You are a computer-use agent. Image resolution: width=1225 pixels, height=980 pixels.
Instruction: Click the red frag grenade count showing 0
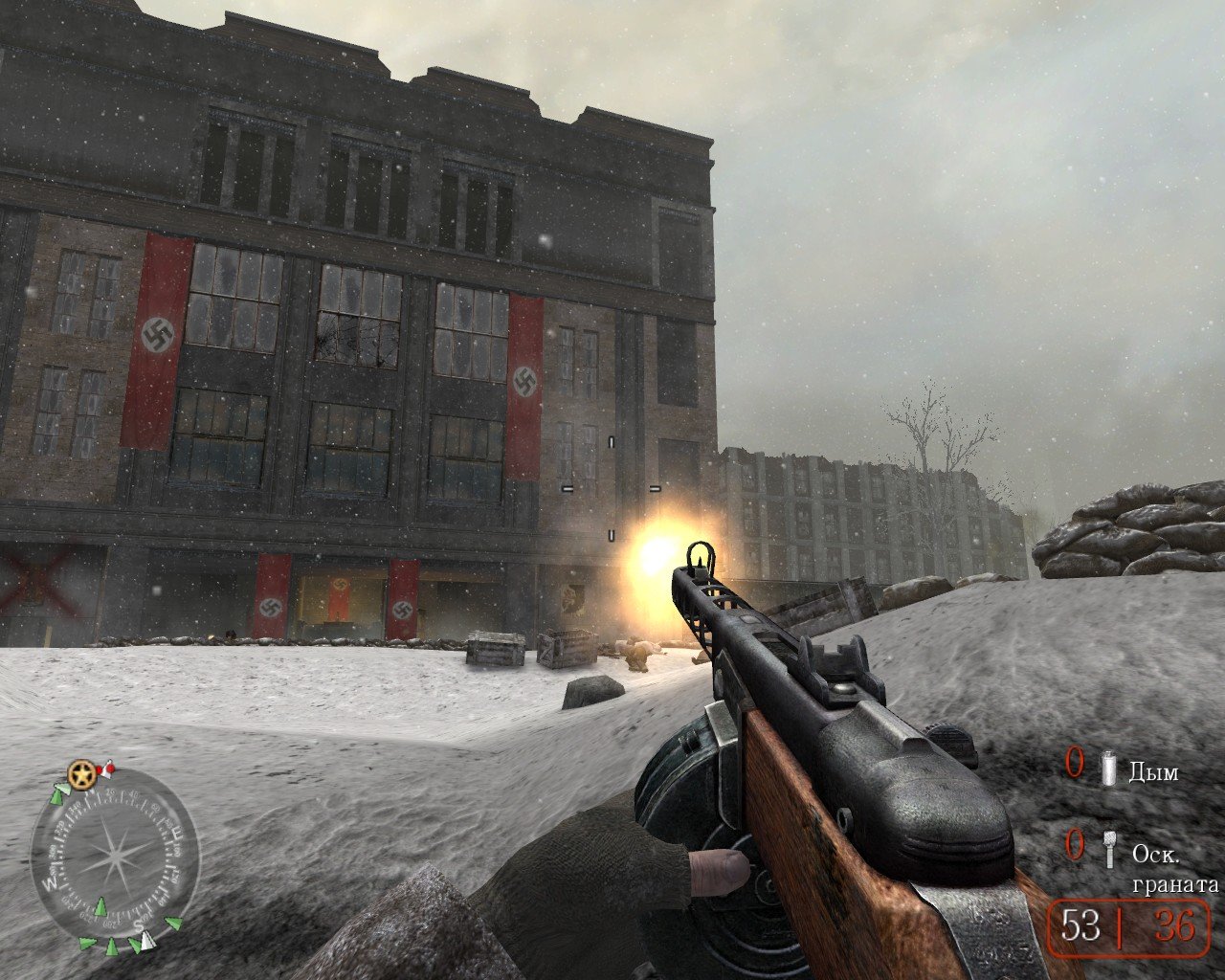(1076, 844)
